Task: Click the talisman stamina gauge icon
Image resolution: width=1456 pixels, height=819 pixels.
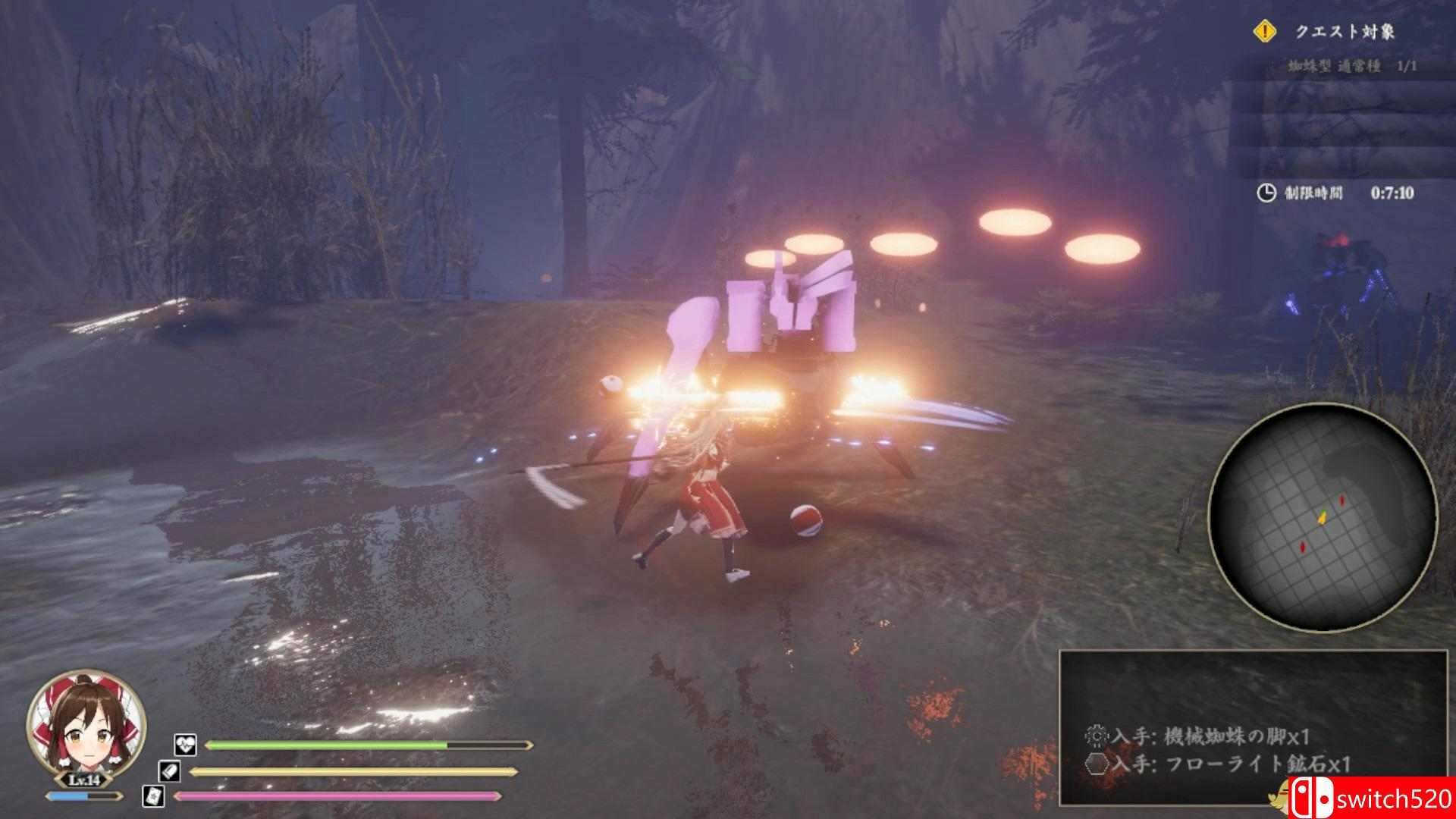Action: 168,771
